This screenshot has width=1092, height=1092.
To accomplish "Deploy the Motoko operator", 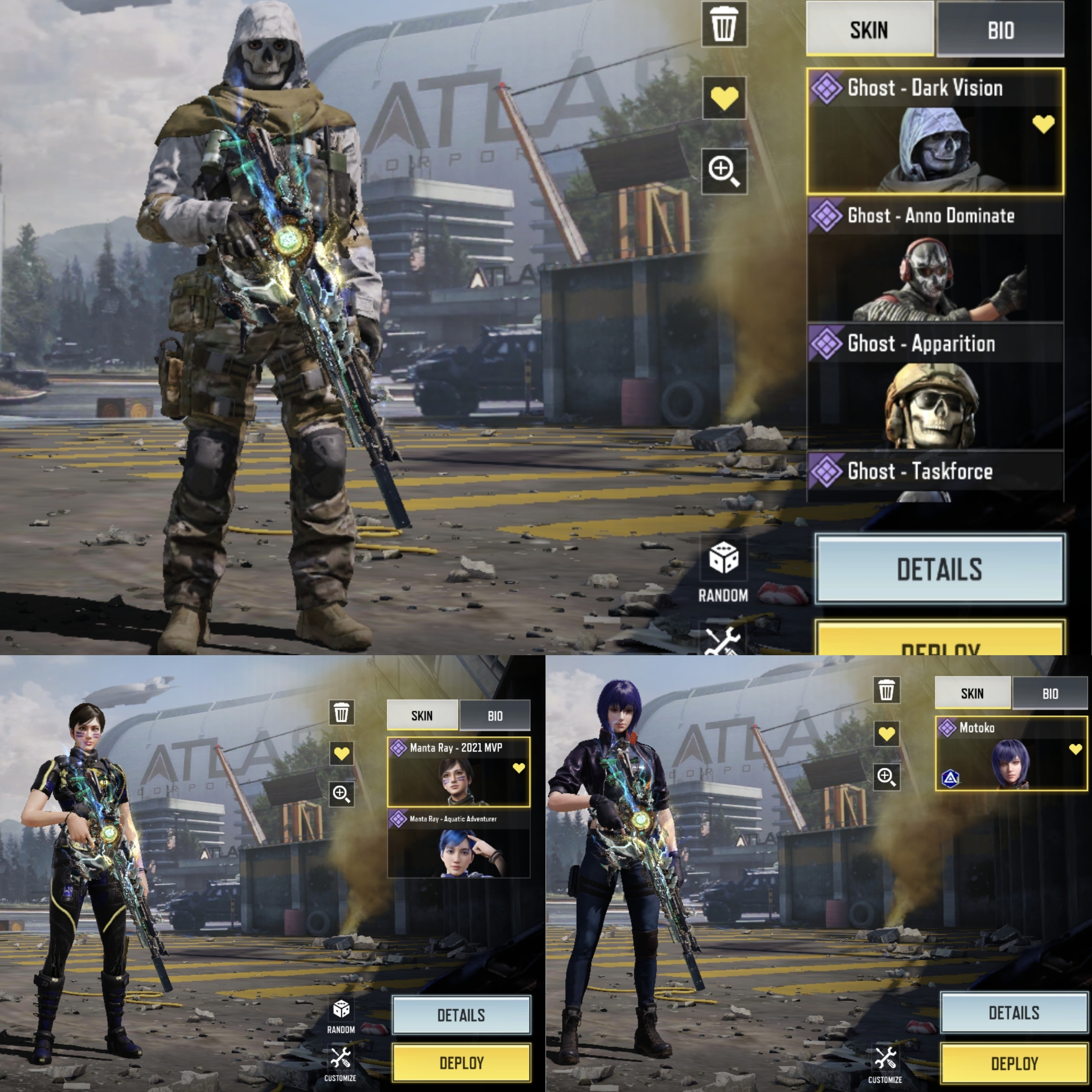I will pos(1014,1064).
